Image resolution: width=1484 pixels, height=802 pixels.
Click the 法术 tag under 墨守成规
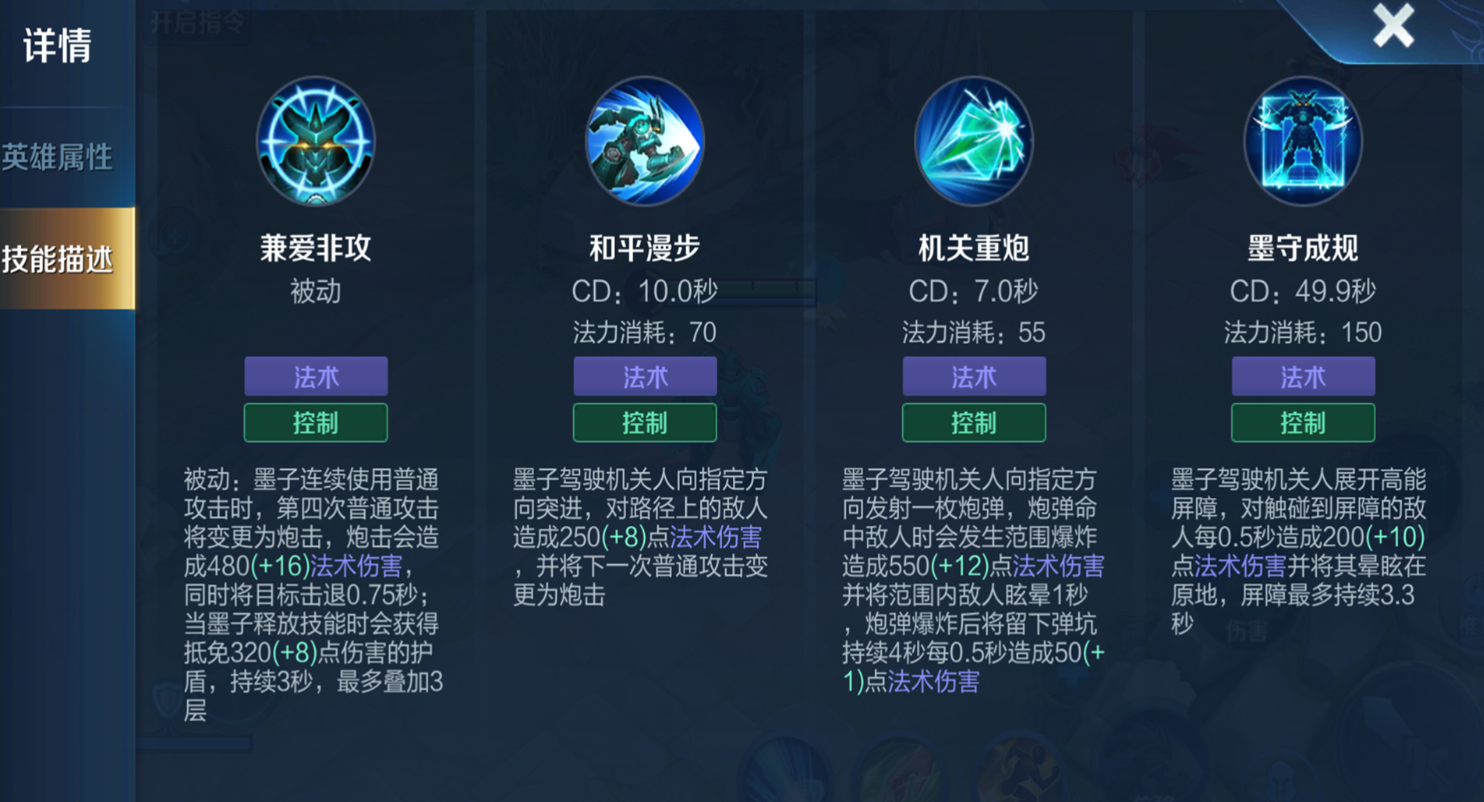(x=1302, y=376)
